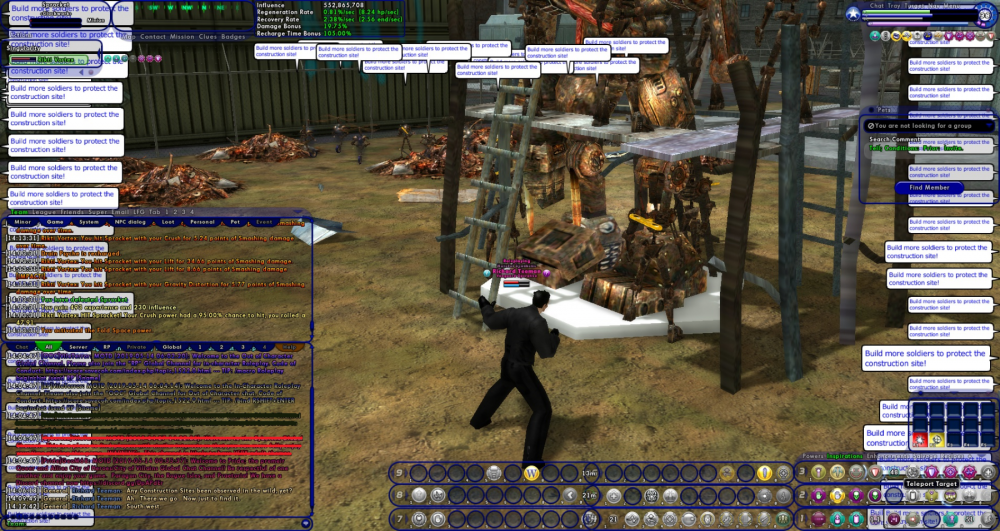Switch to the Pet chat tab
1000x531 pixels.
[236, 222]
